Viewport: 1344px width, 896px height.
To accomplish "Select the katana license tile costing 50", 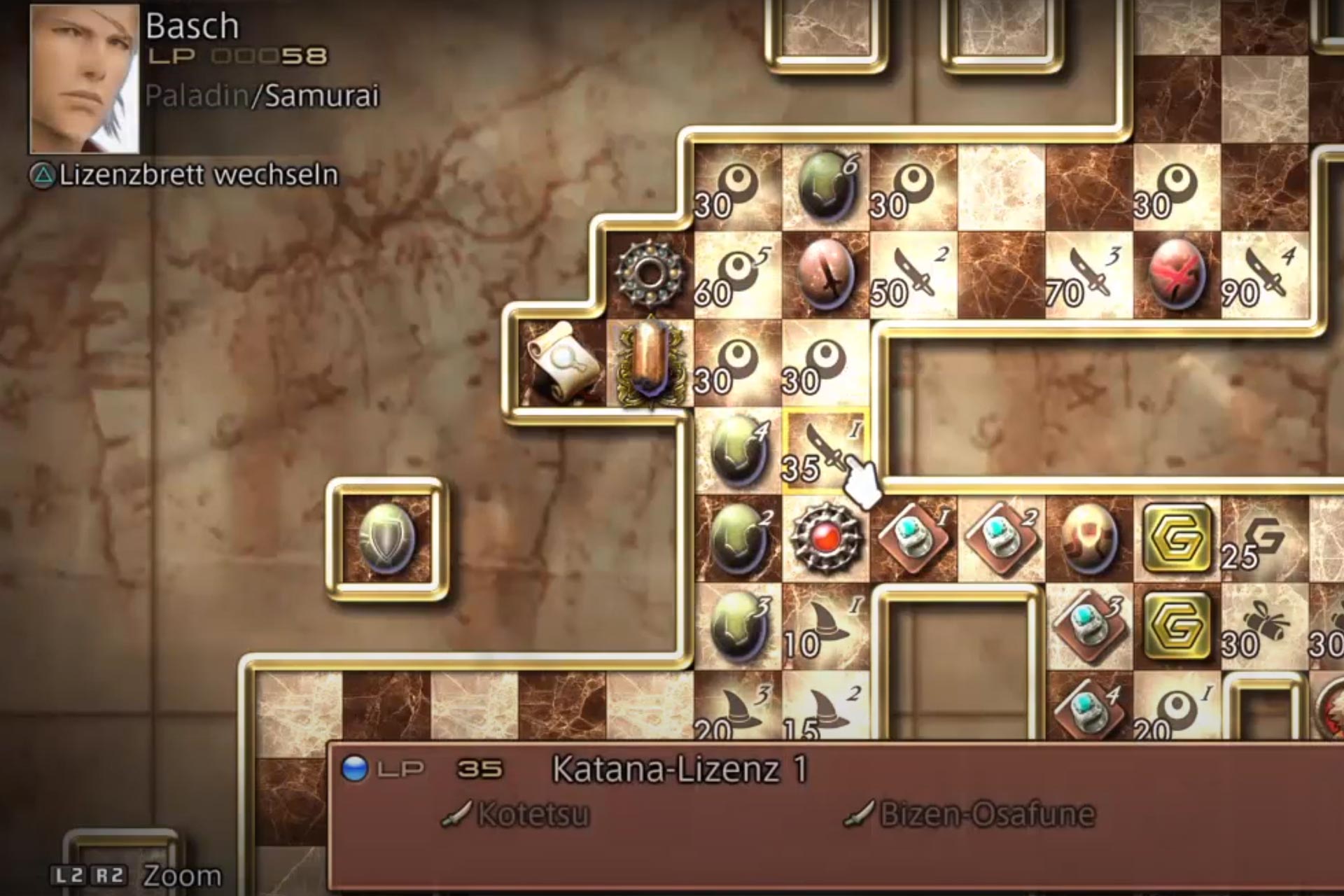I will coord(913,276).
